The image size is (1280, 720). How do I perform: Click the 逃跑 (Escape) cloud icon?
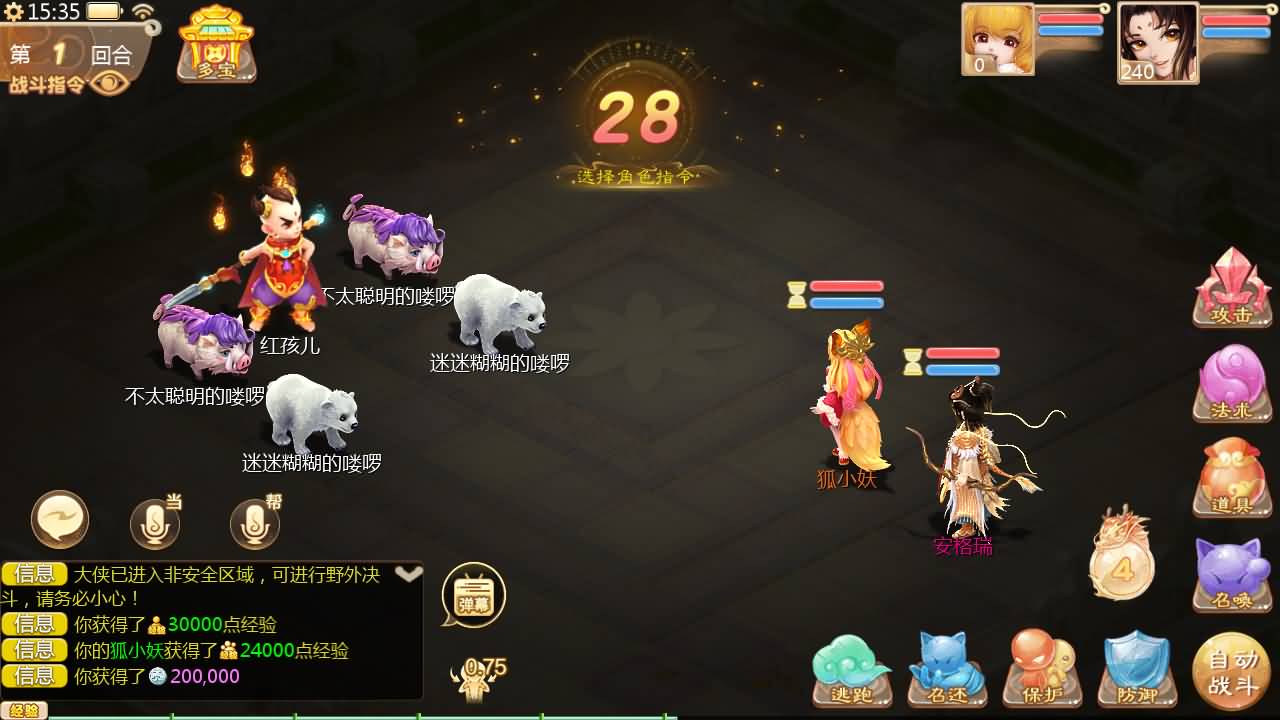[x=849, y=667]
